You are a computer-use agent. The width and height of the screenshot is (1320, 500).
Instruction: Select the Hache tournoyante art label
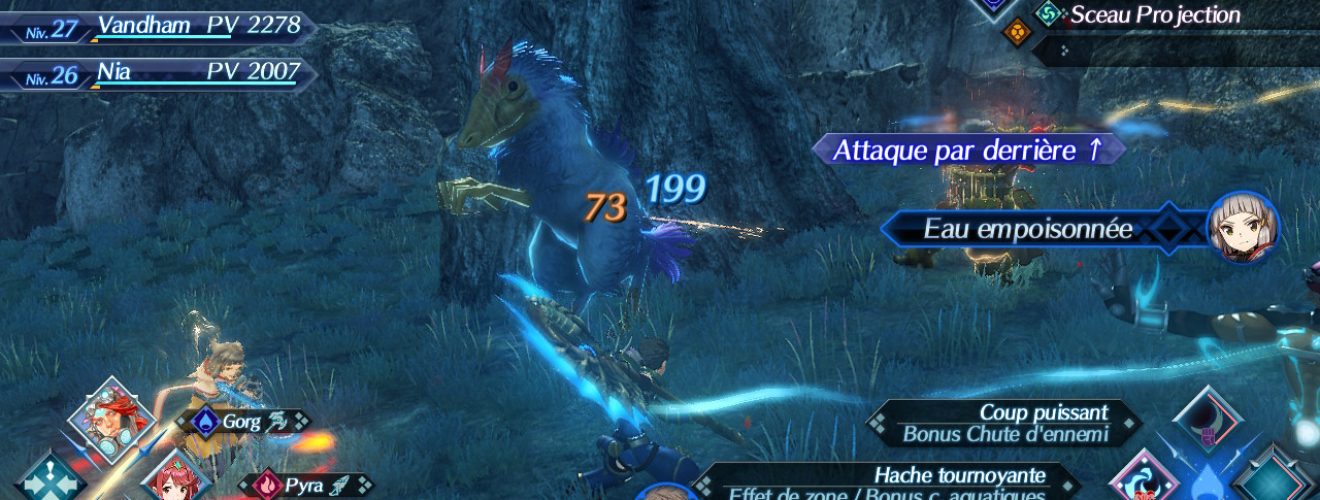890,481
